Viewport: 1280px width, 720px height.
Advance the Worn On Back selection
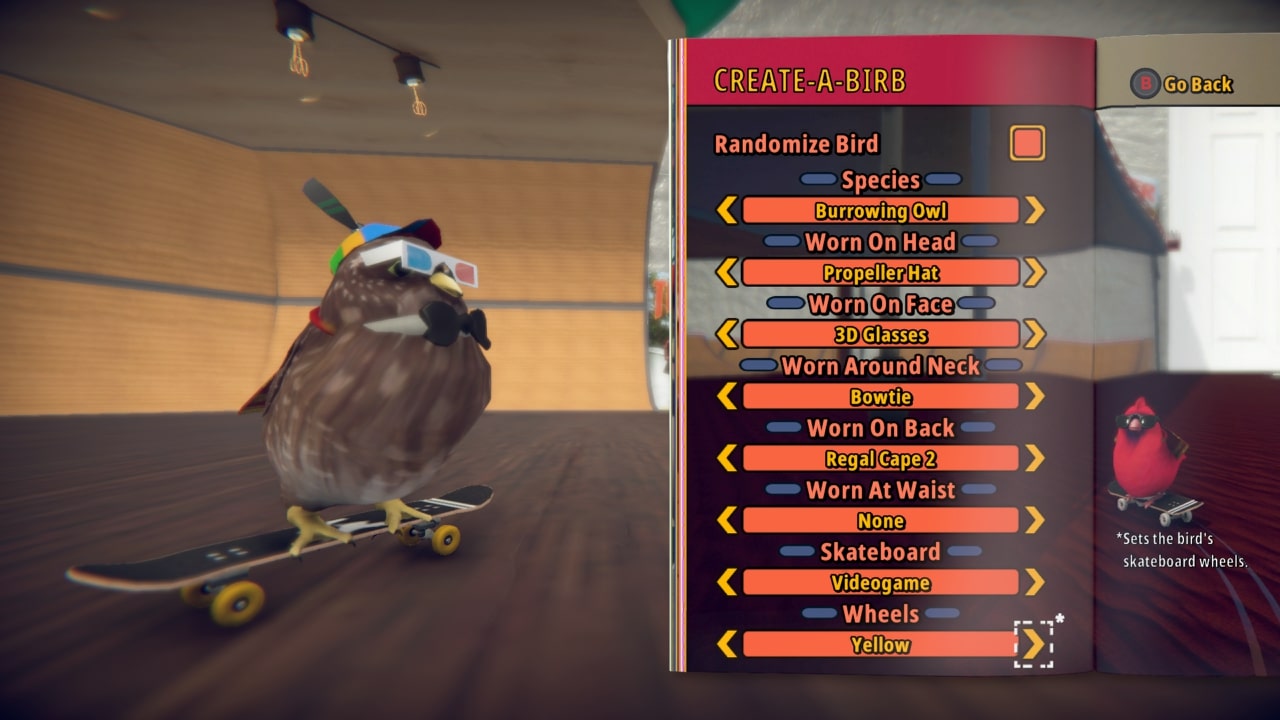click(x=1034, y=458)
